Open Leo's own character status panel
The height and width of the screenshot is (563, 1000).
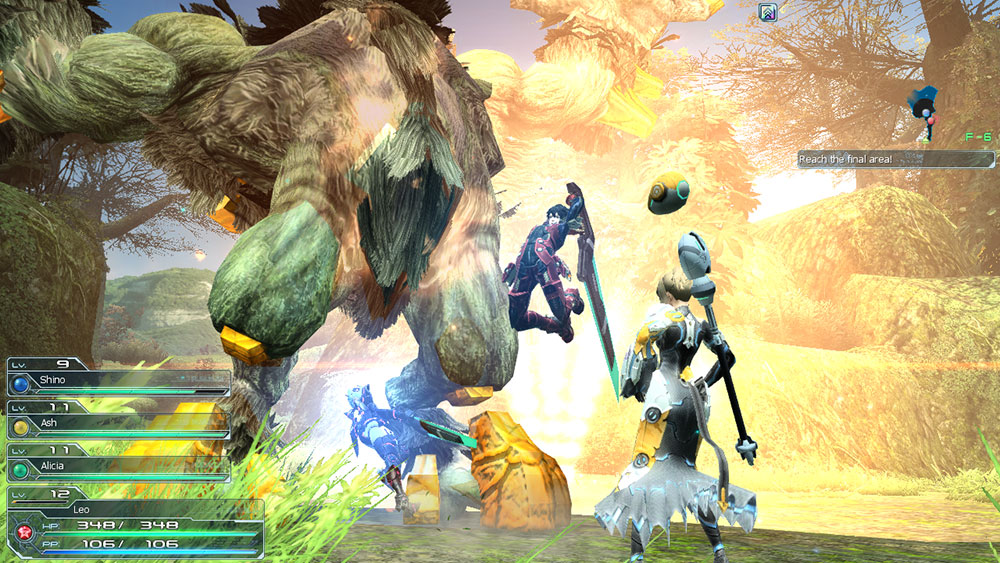tap(135, 510)
